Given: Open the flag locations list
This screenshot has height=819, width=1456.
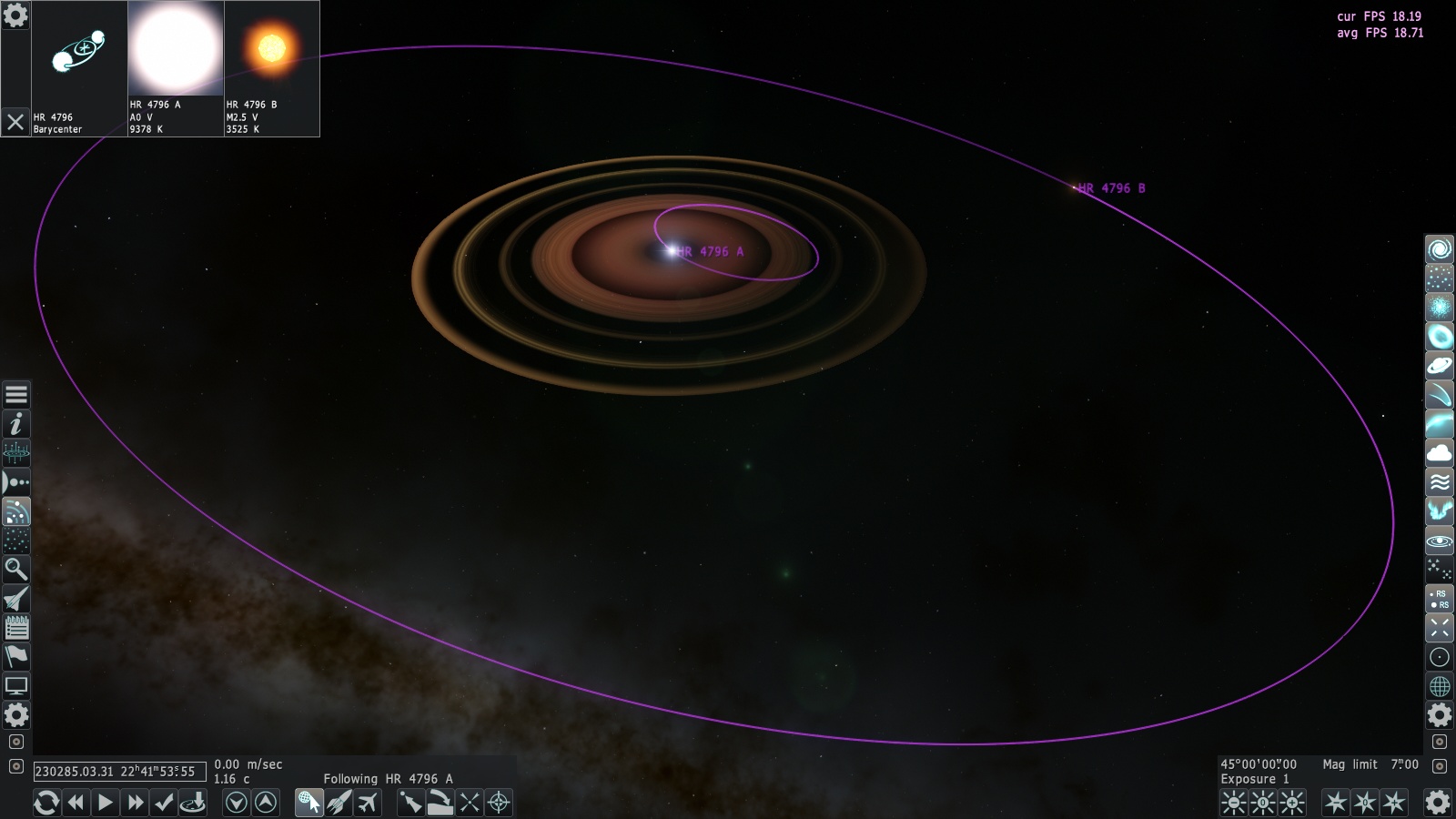Looking at the screenshot, I should [16, 657].
